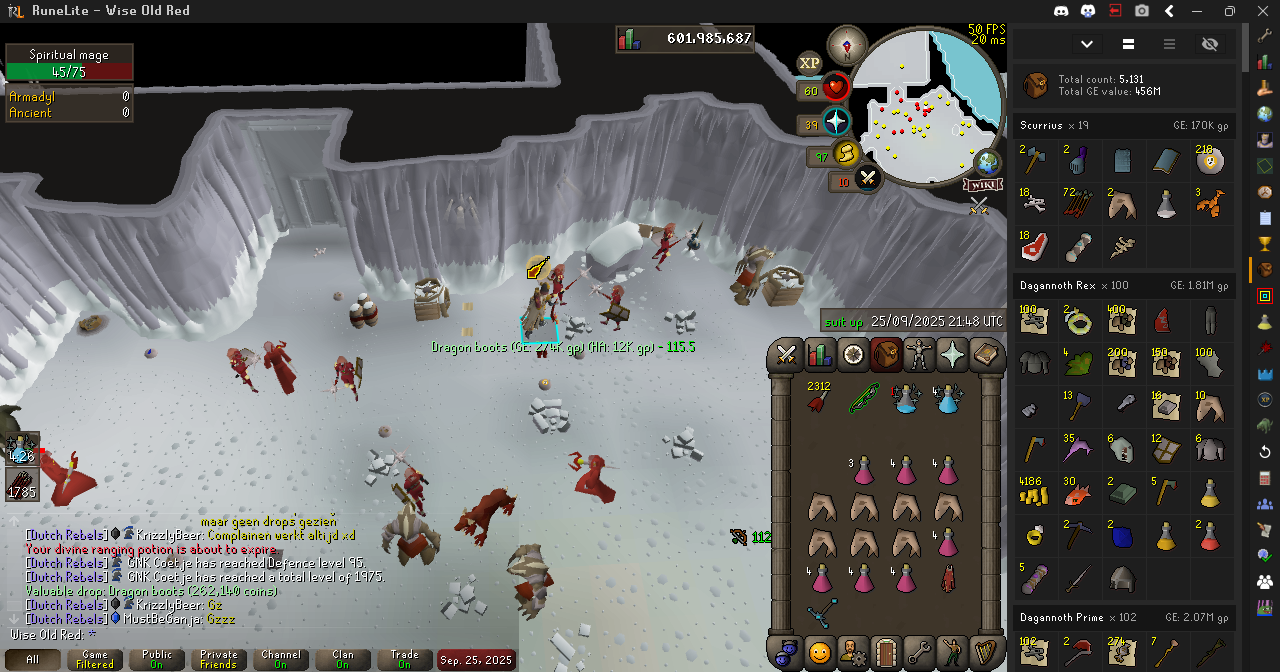
Task: Switch to the Skills tab
Action: 819,355
